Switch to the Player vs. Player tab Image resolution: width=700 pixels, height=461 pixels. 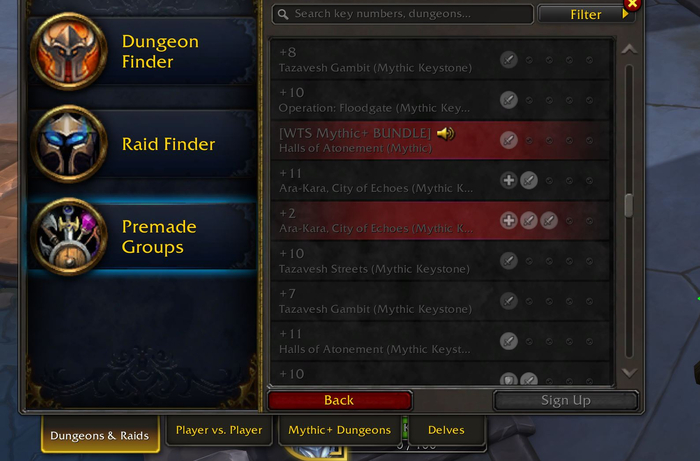219,431
